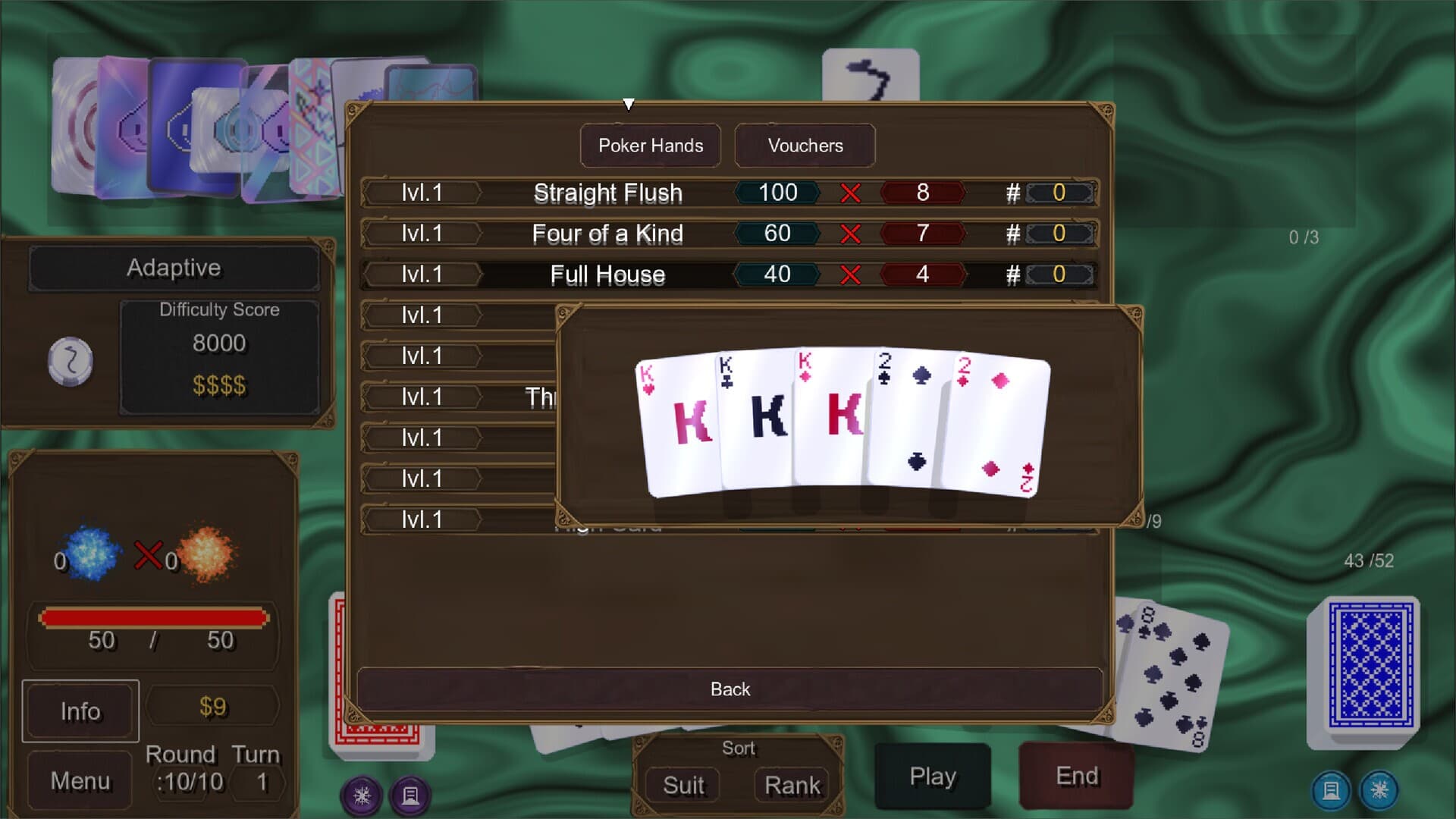
Task: Click the round snake token icon
Action: (71, 360)
